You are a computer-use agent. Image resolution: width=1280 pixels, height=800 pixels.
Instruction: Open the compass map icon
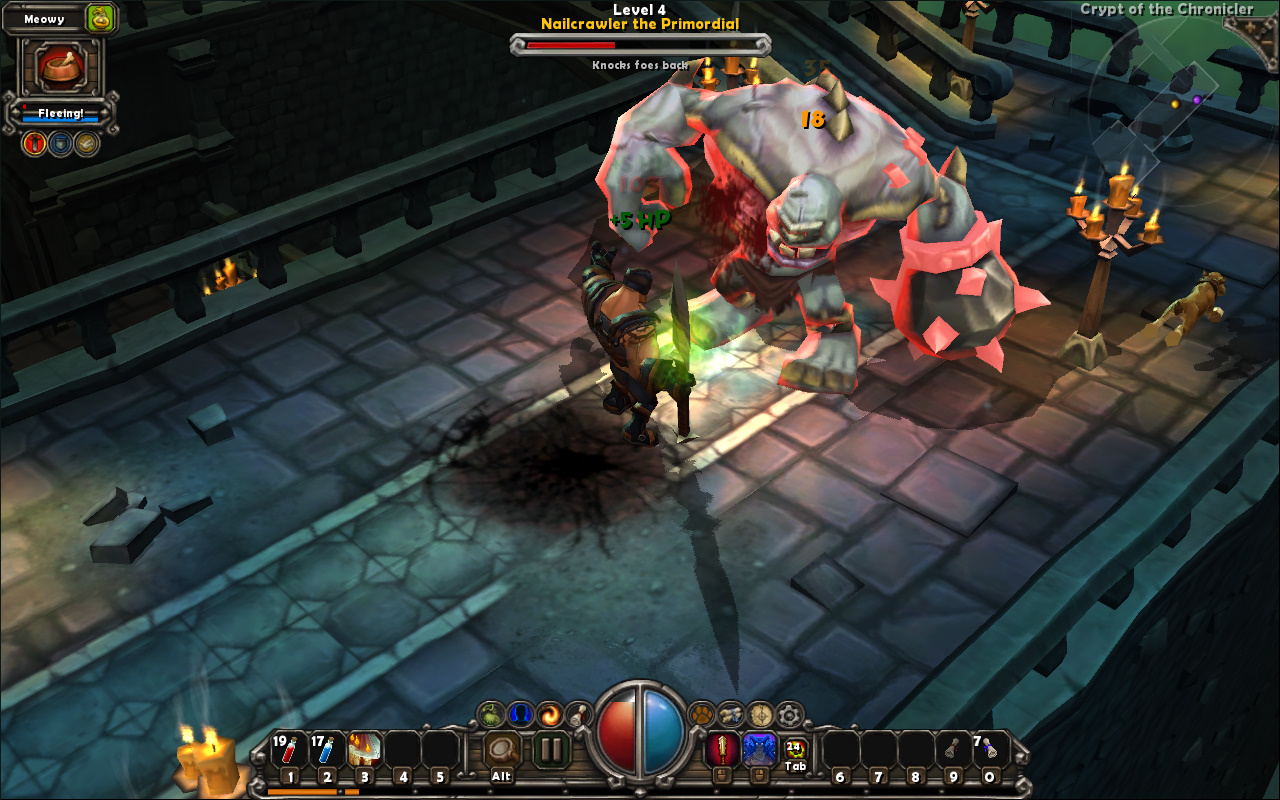coord(761,714)
